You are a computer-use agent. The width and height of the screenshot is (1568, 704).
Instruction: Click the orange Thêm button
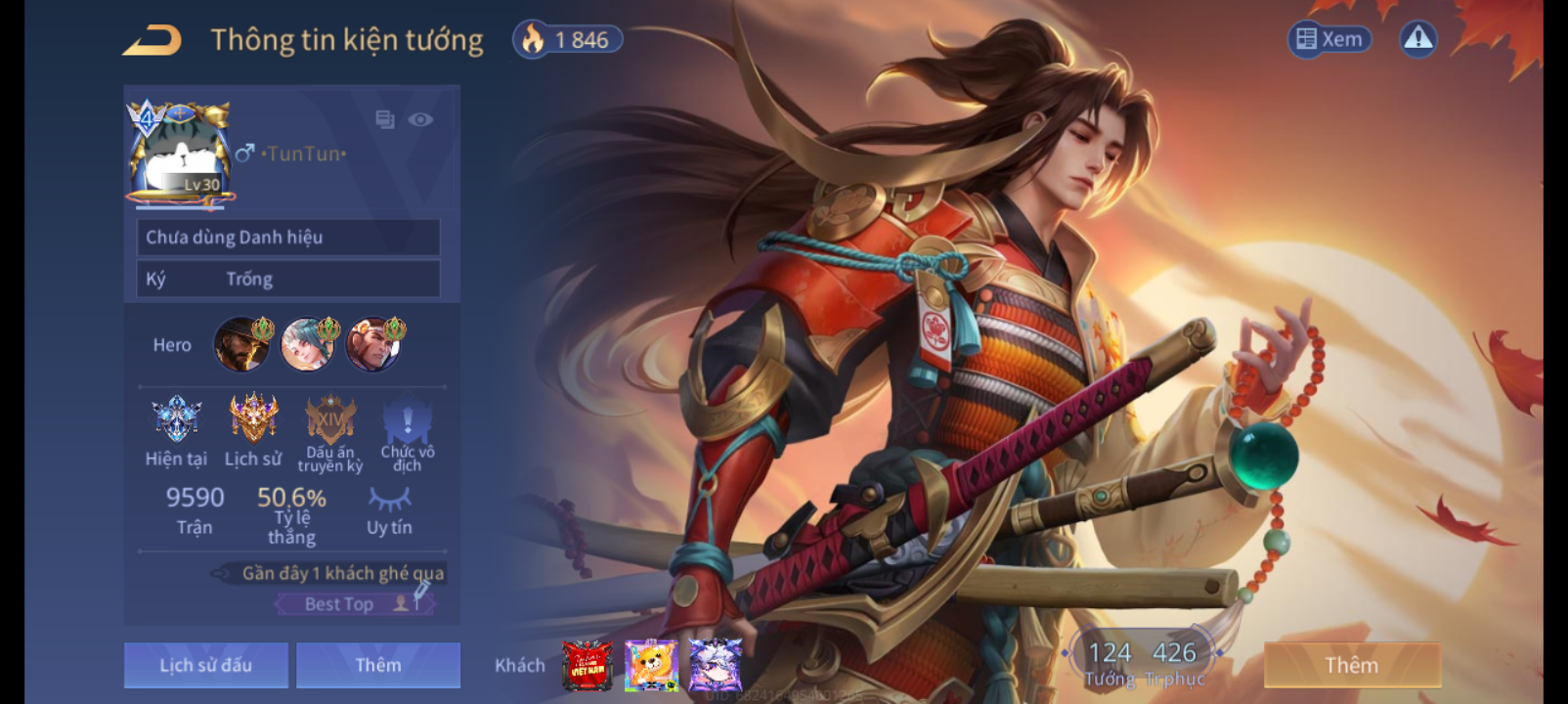click(x=1352, y=665)
